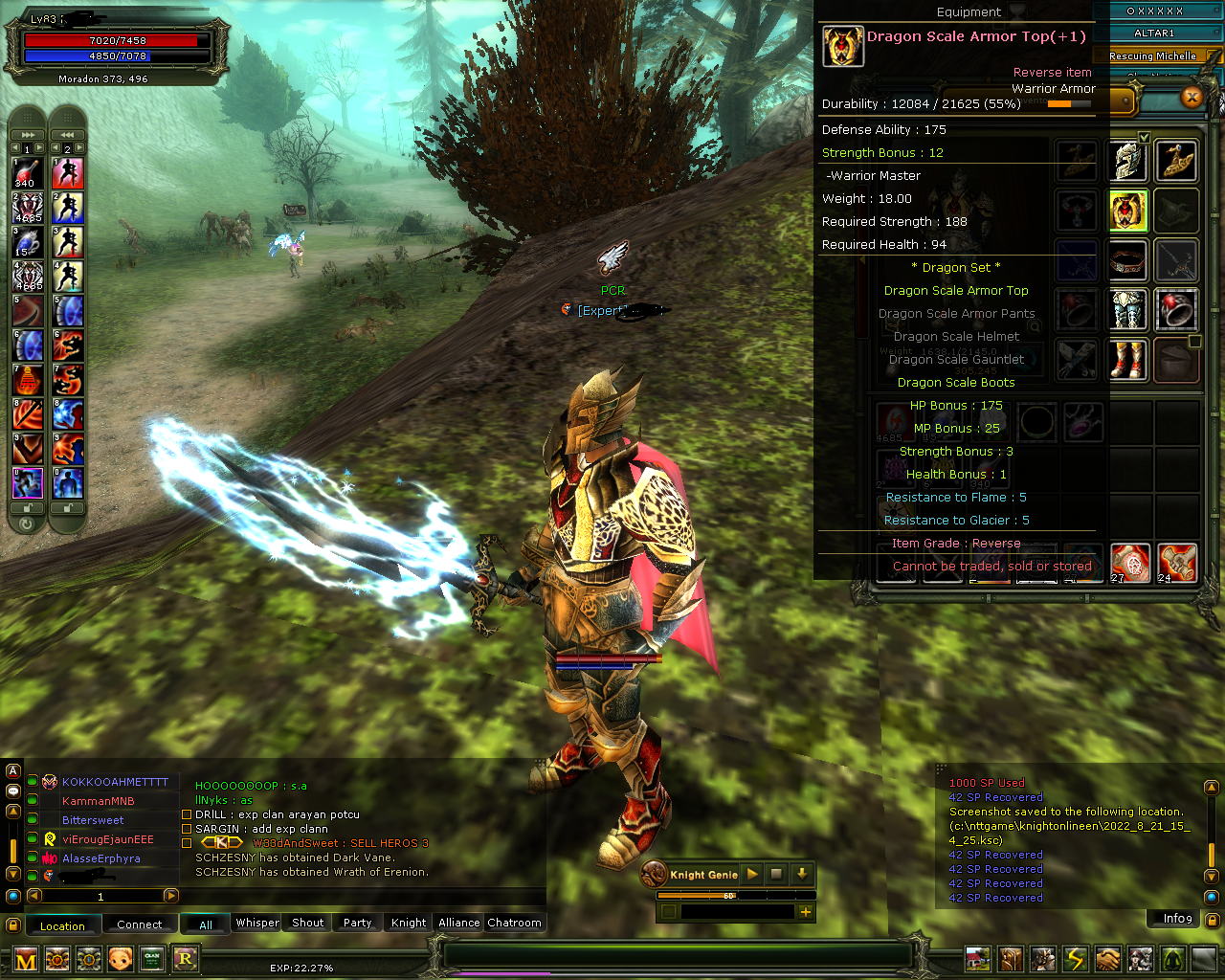The width and height of the screenshot is (1225, 980).
Task: Click the Location button
Action: tap(63, 925)
